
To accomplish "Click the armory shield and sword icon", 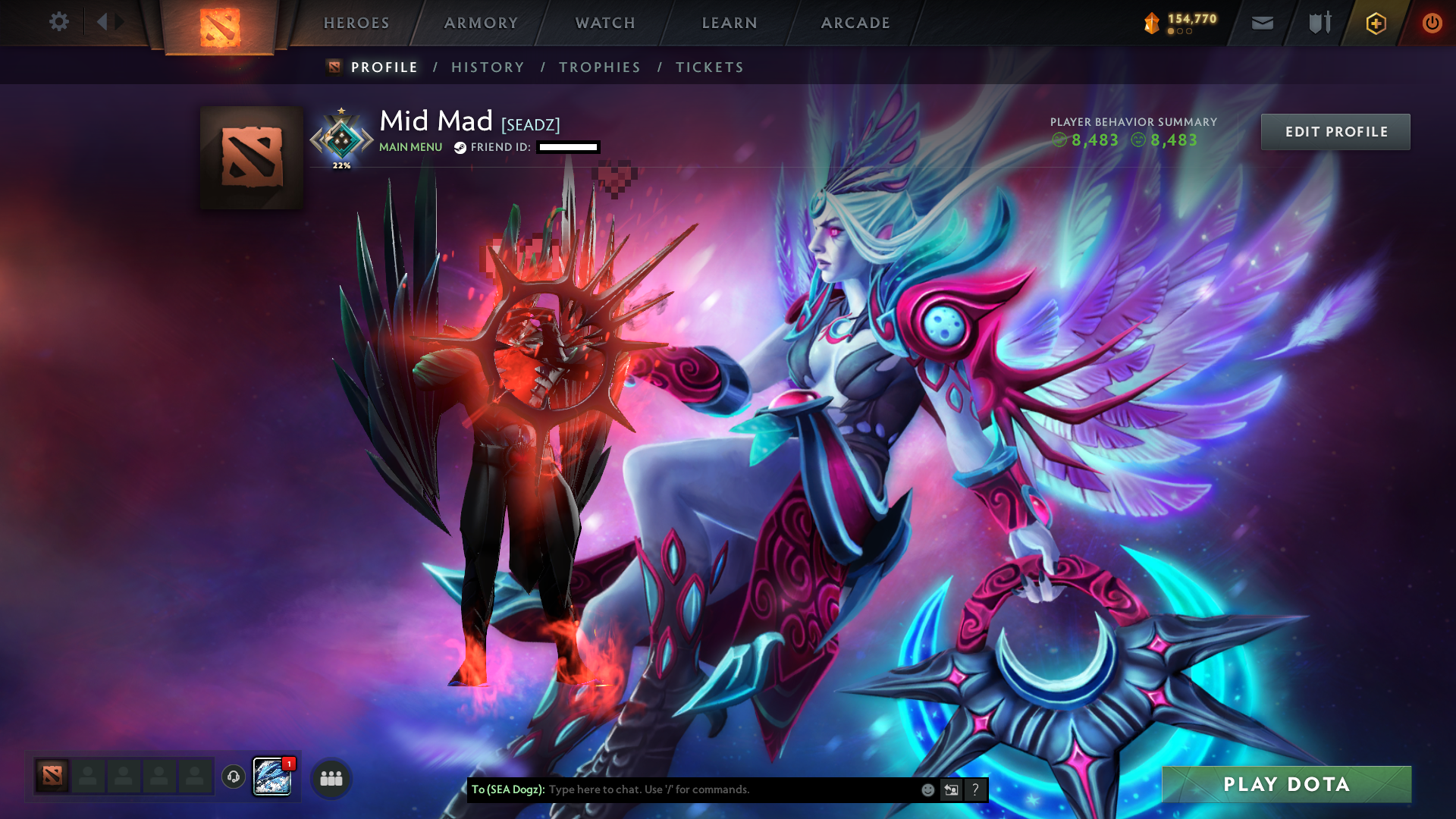I will (x=1318, y=23).
